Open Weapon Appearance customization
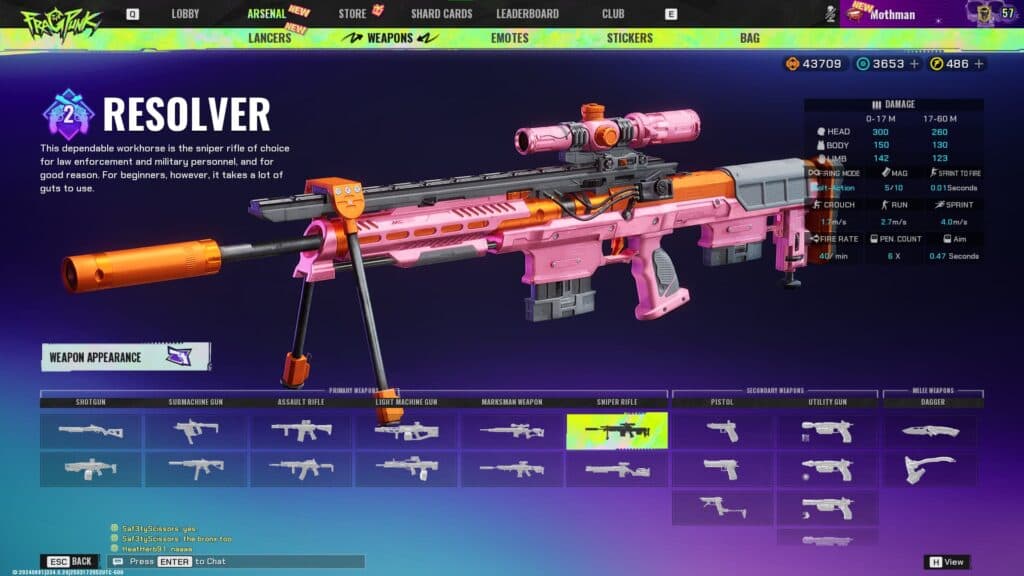 tap(125, 357)
